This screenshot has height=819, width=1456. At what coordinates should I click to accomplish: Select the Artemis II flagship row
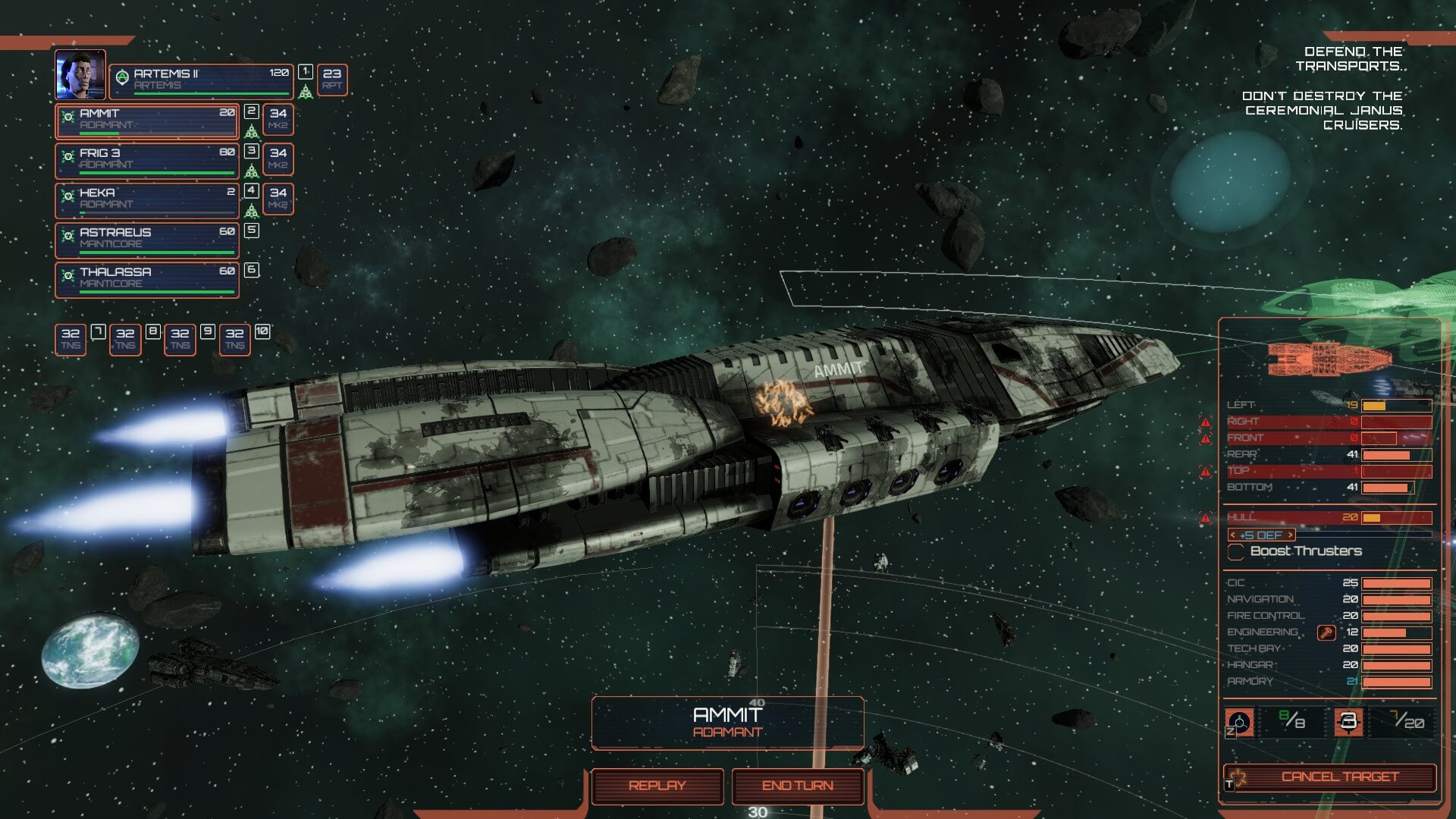click(x=201, y=80)
